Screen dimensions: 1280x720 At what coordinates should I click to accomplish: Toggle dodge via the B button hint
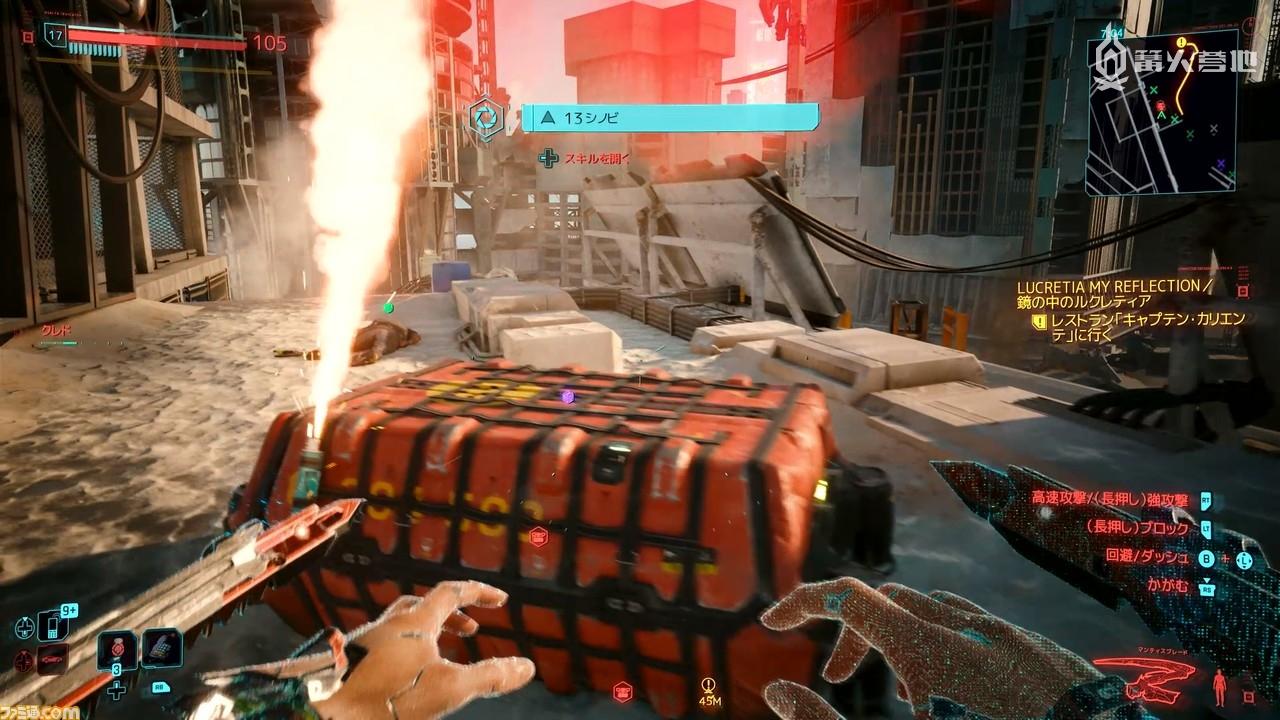click(1205, 557)
